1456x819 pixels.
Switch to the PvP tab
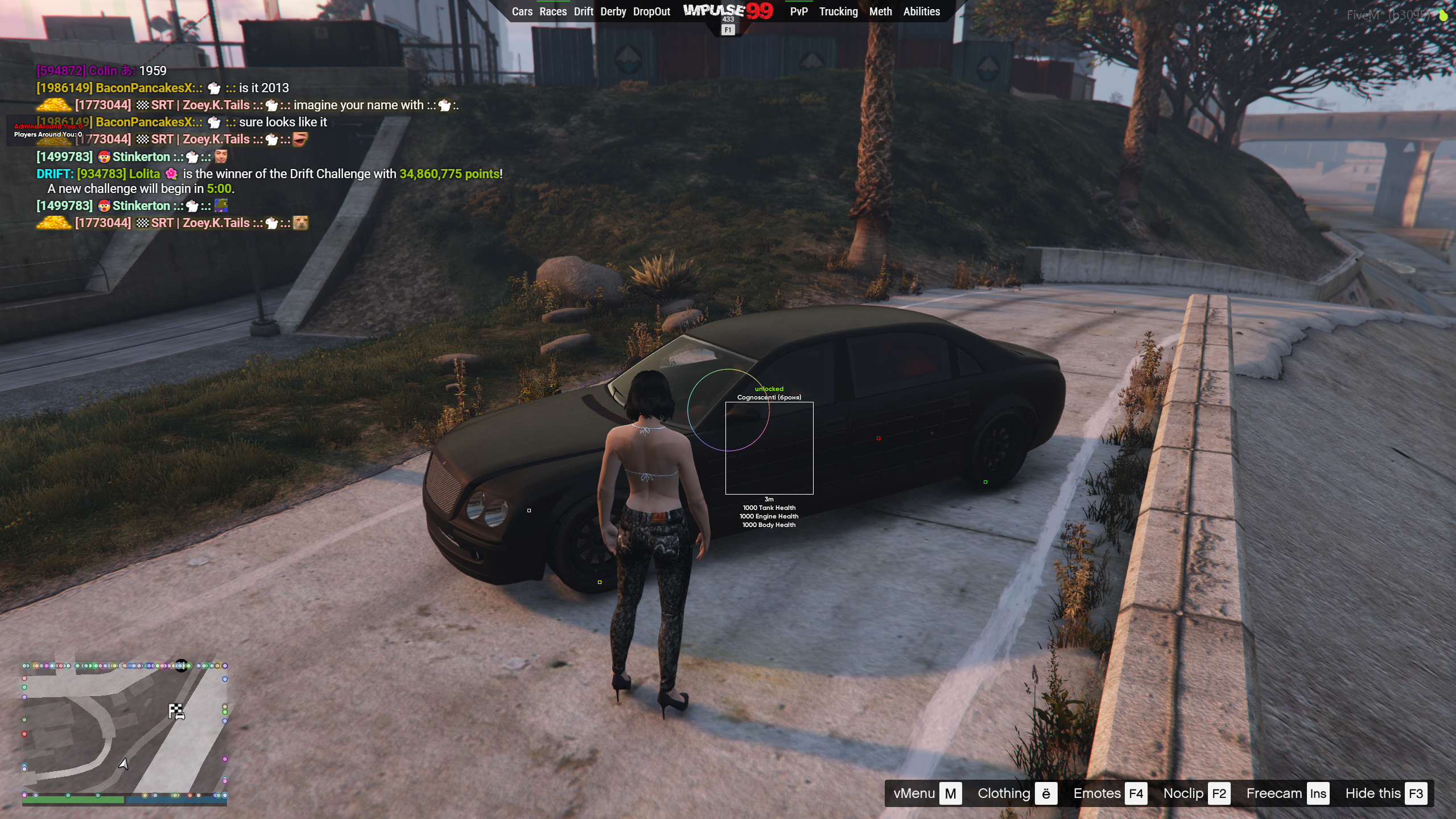799,11
